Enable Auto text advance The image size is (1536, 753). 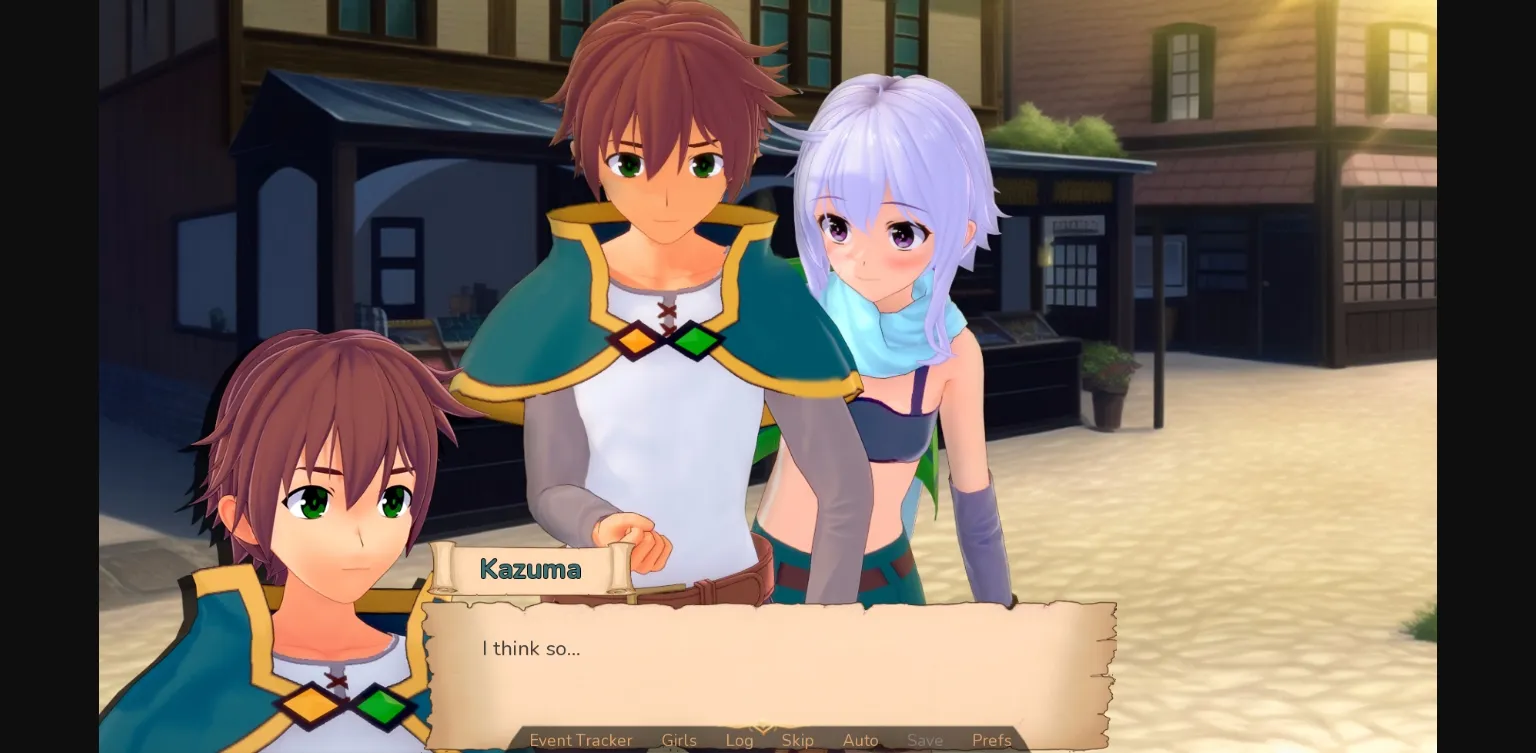[860, 741]
